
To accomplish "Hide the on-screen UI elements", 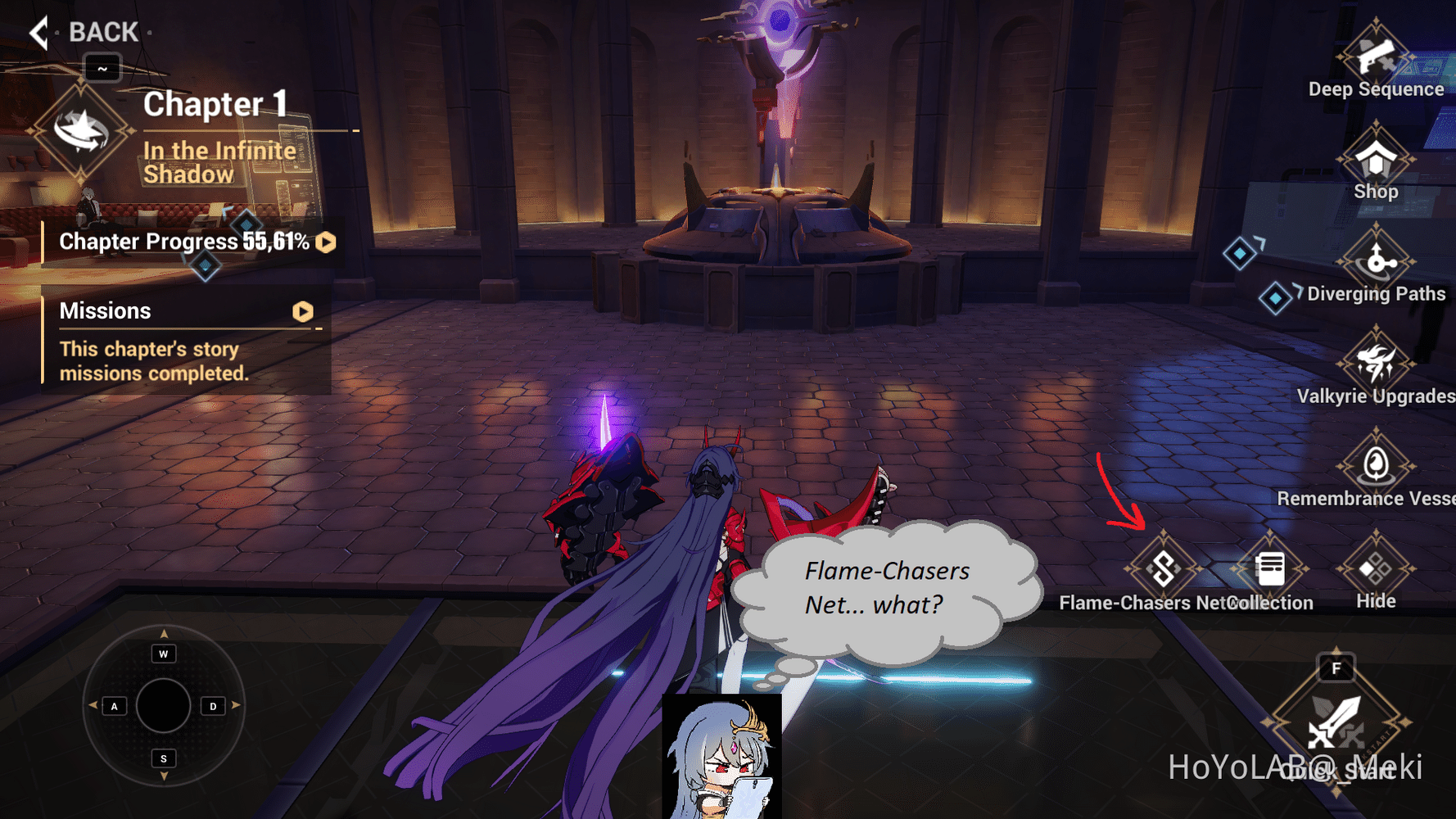I will pyautogui.click(x=1376, y=571).
